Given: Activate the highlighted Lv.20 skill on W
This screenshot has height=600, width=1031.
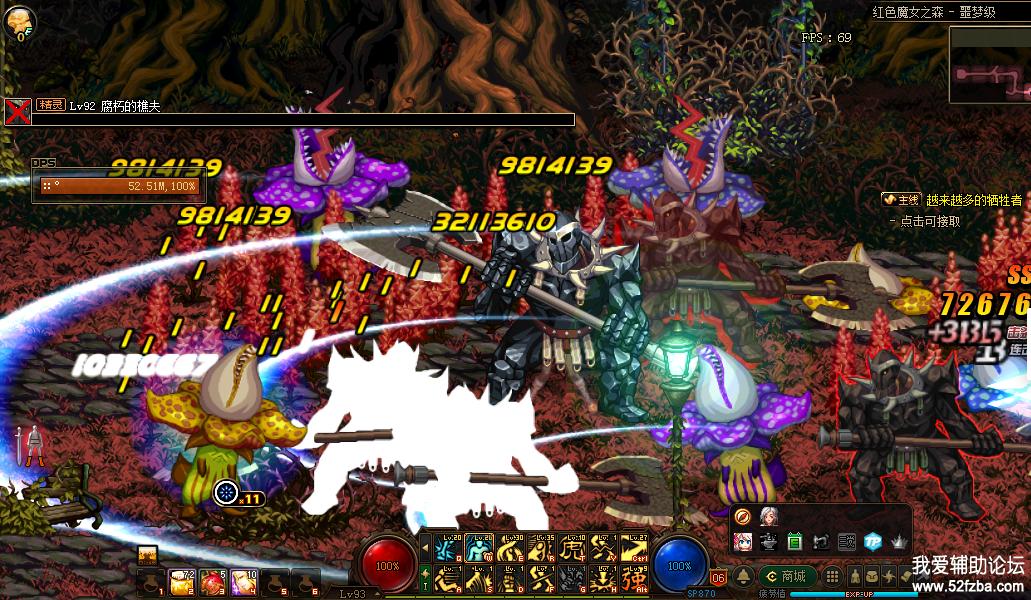Looking at the screenshot, I should click(x=479, y=548).
